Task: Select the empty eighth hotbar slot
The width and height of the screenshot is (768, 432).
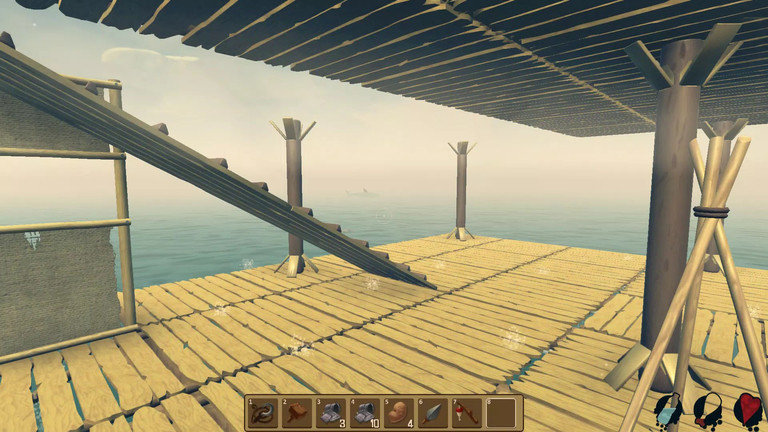Action: tap(501, 413)
